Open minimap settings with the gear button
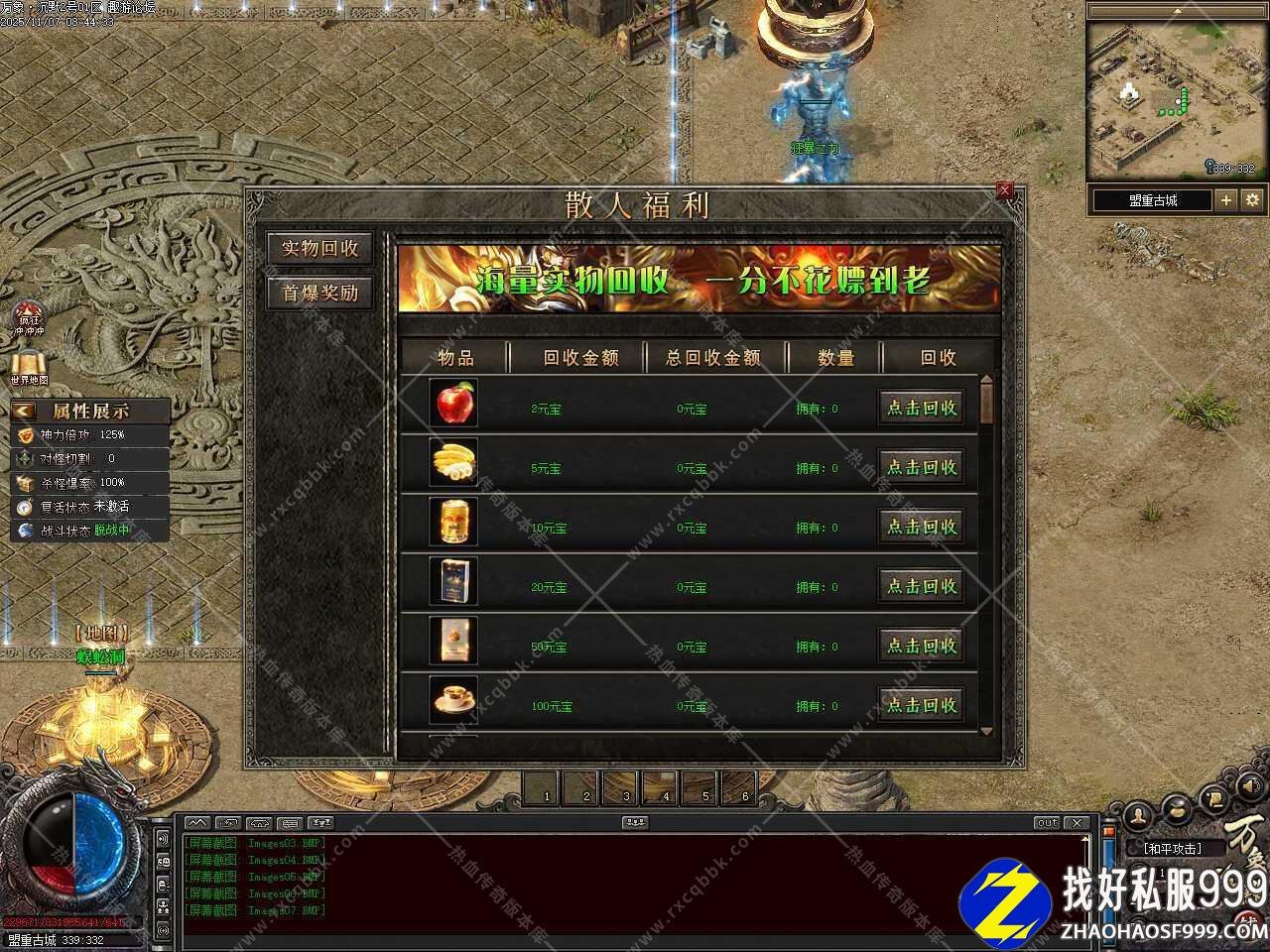The width and height of the screenshot is (1270, 952). (x=1252, y=200)
